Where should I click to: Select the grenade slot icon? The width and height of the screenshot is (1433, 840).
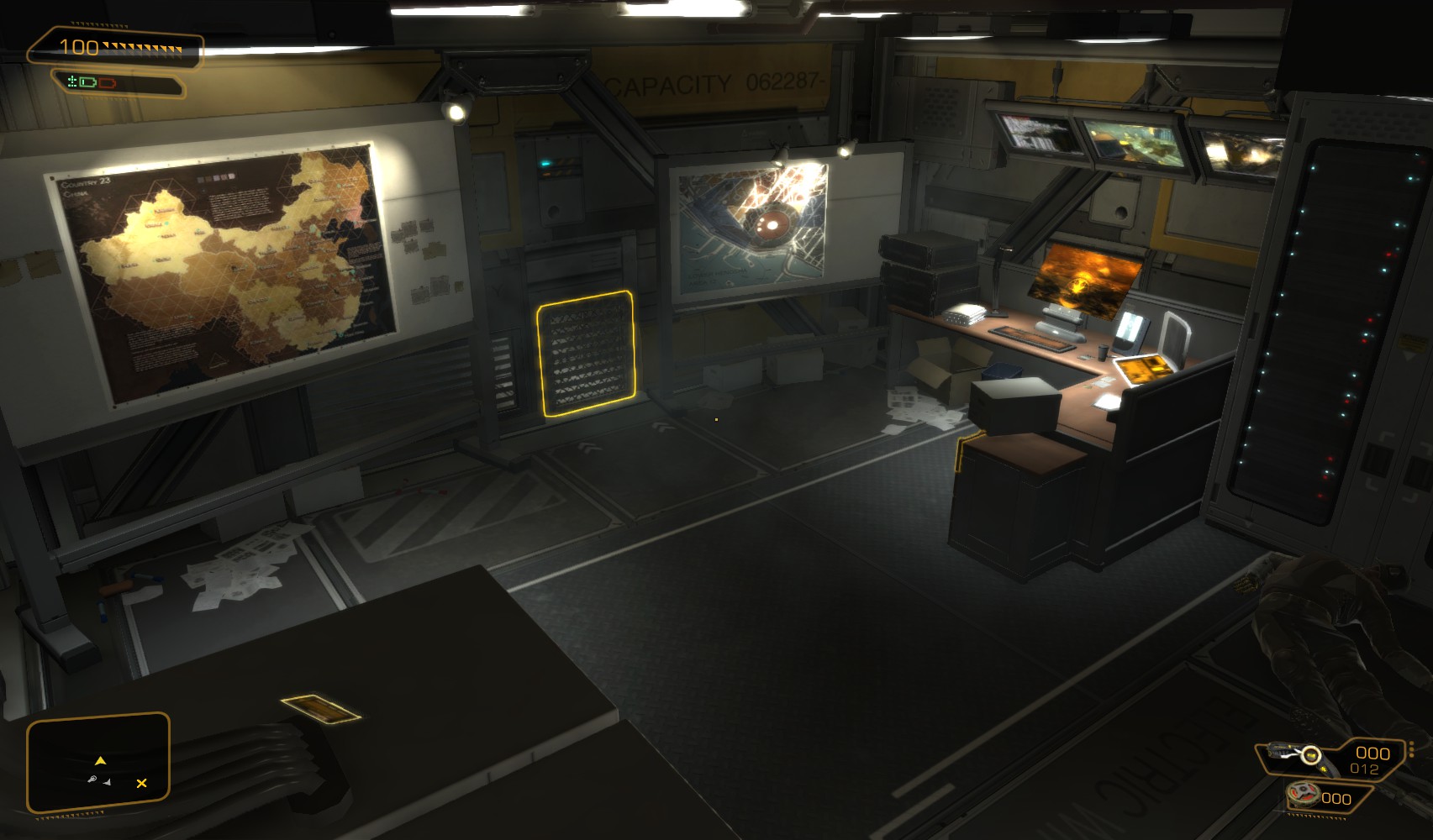pyautogui.click(x=1304, y=794)
